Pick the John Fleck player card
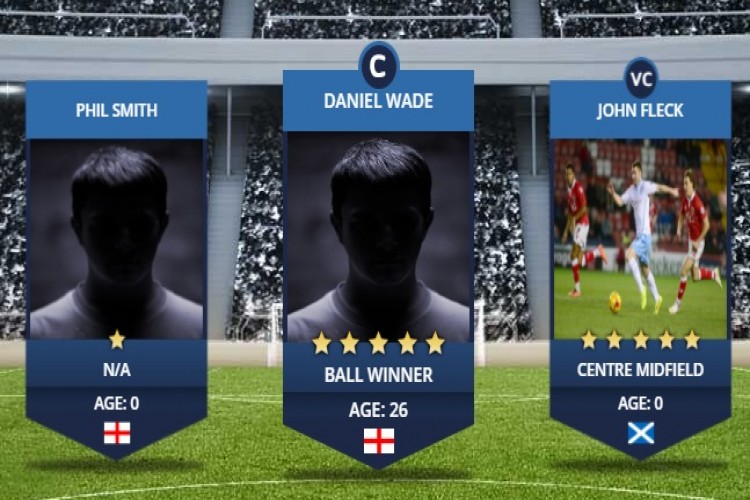This screenshot has width=750, height=500. [640, 260]
